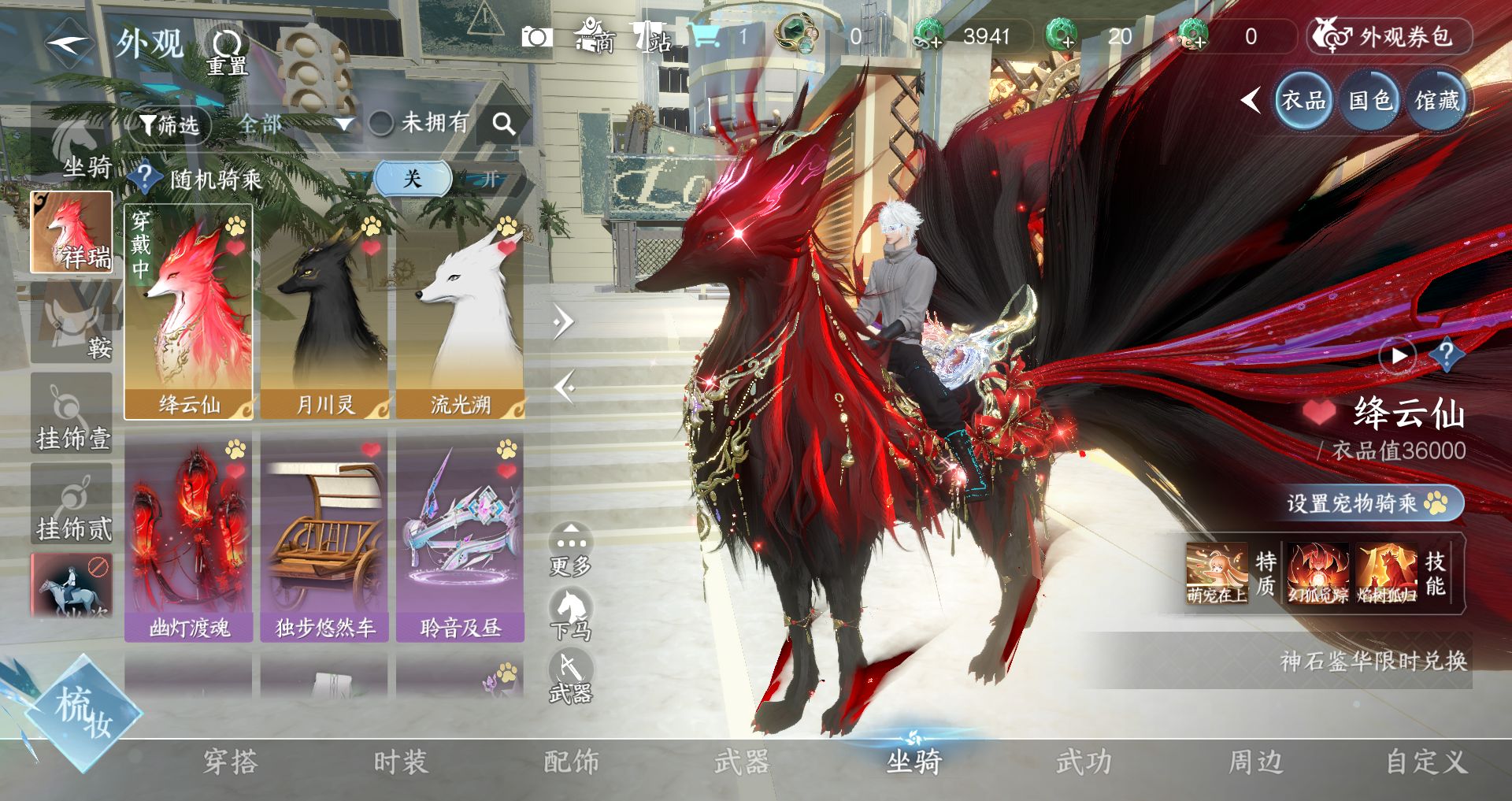Choose the 流光溯 white fox mount
This screenshot has width=1512, height=801.
460,313
